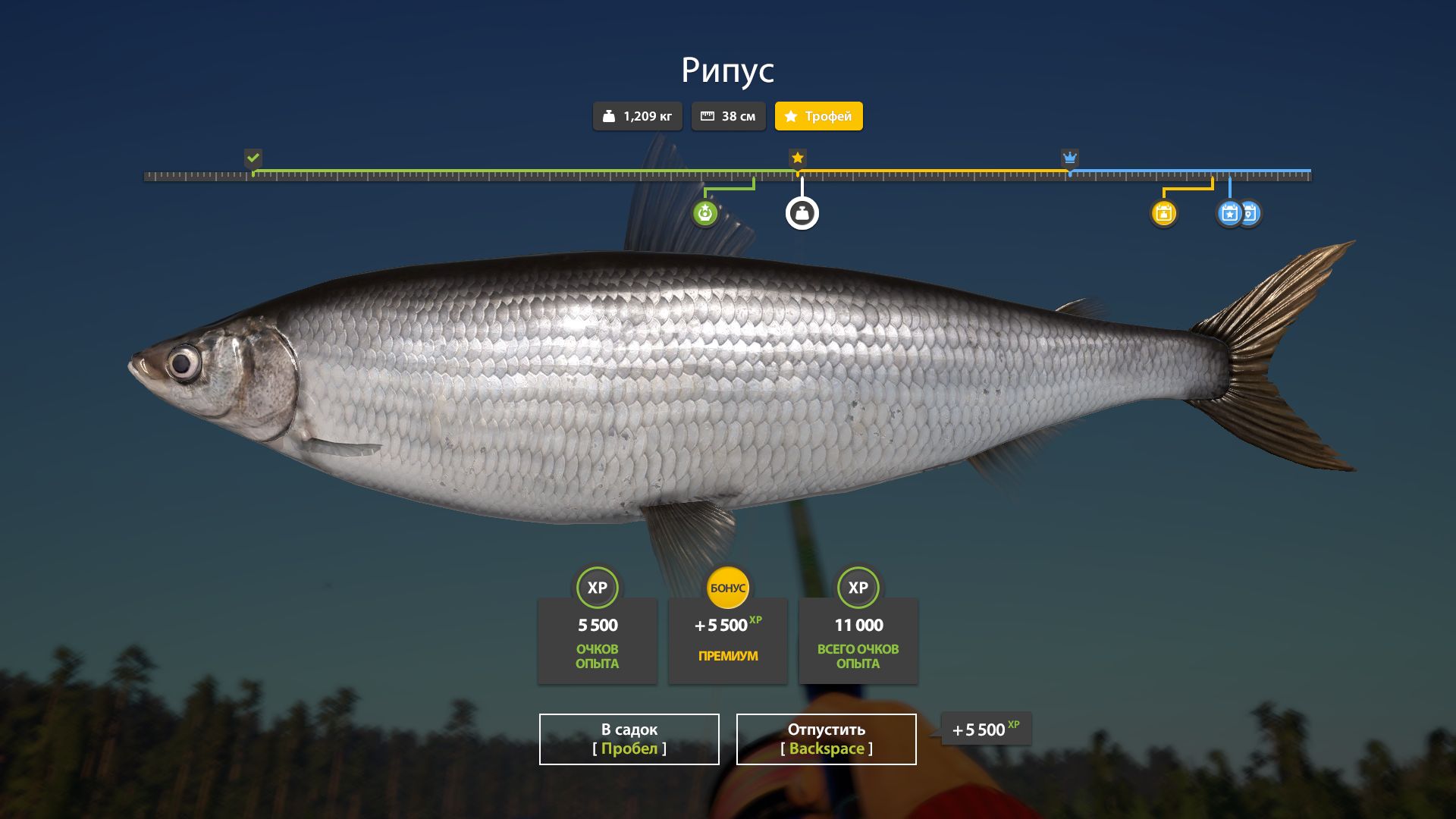The width and height of the screenshot is (1456, 819).
Task: Select the green round medal icon under the scale
Action: pyautogui.click(x=705, y=213)
